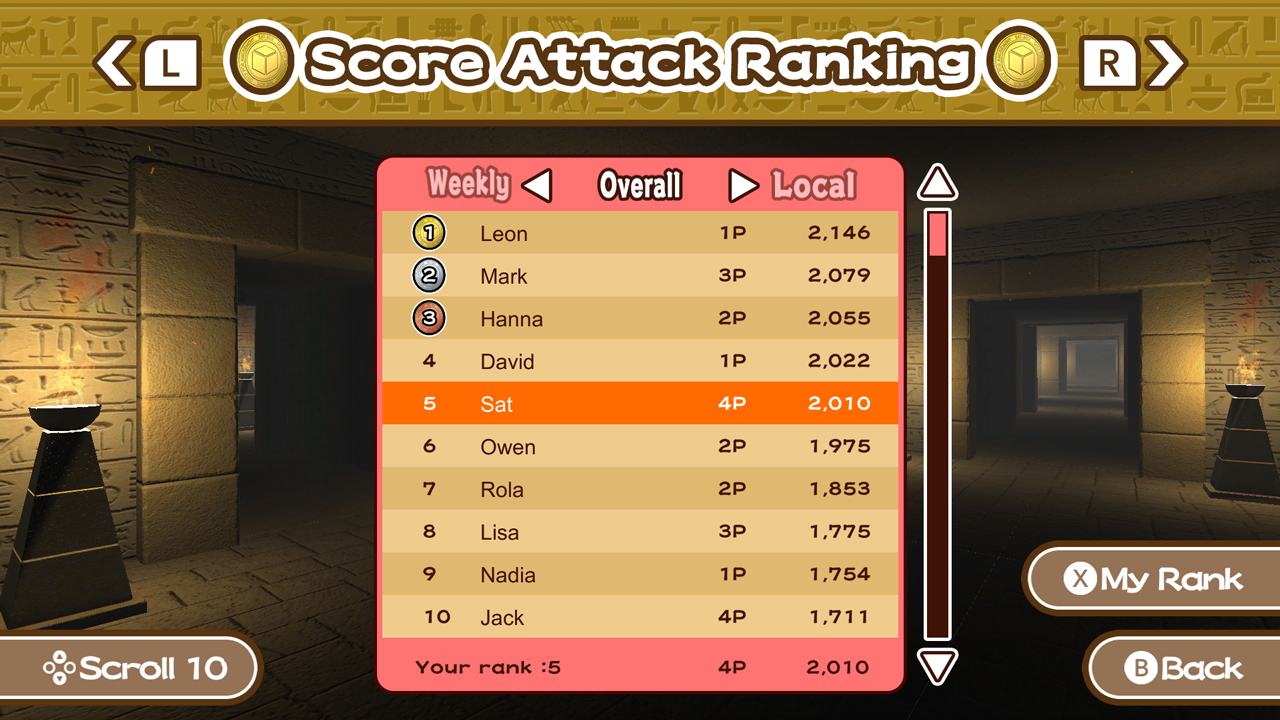Click the up triangle above the scrollbar
Screen dimensions: 1280x720
(x=935, y=183)
